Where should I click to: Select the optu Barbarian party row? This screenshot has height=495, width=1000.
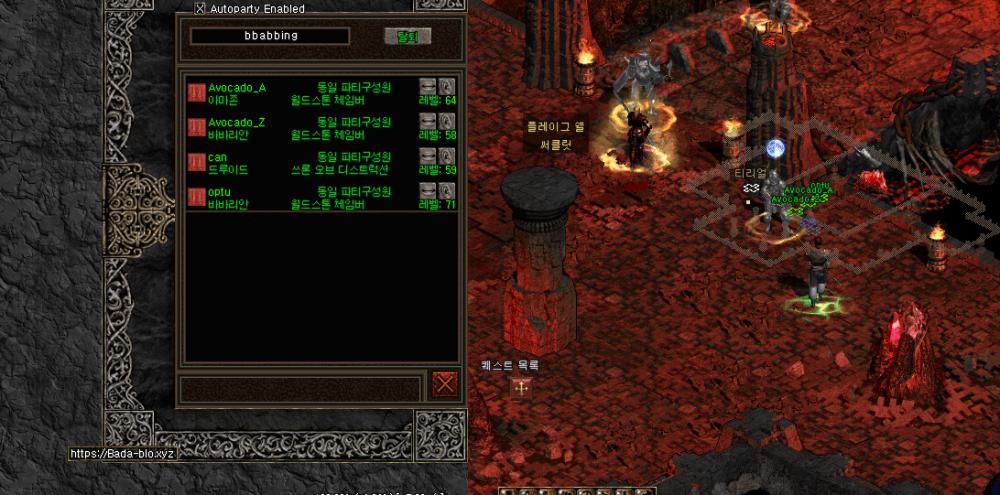(300, 197)
